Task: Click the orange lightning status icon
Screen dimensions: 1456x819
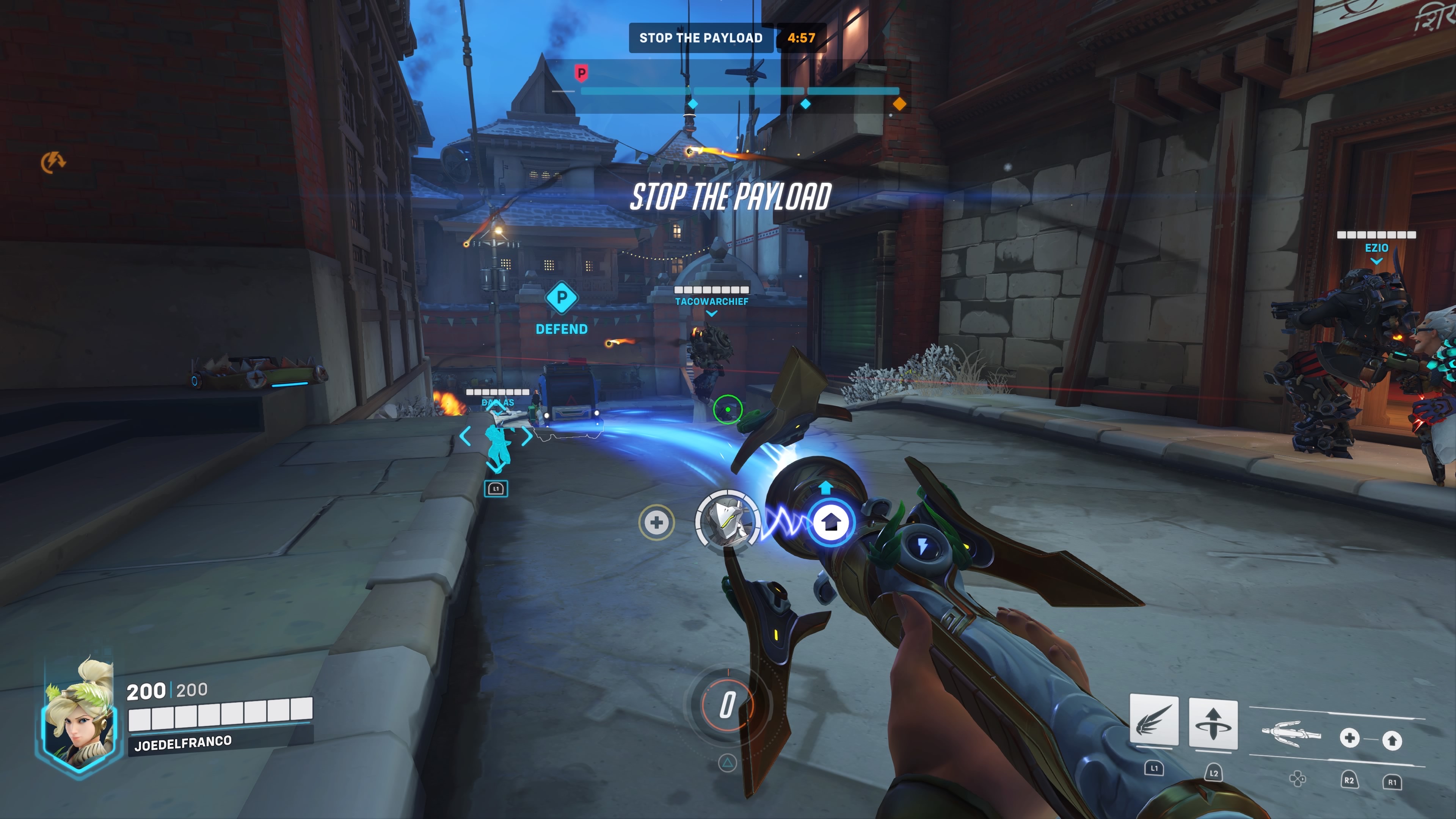Action: pos(53,162)
